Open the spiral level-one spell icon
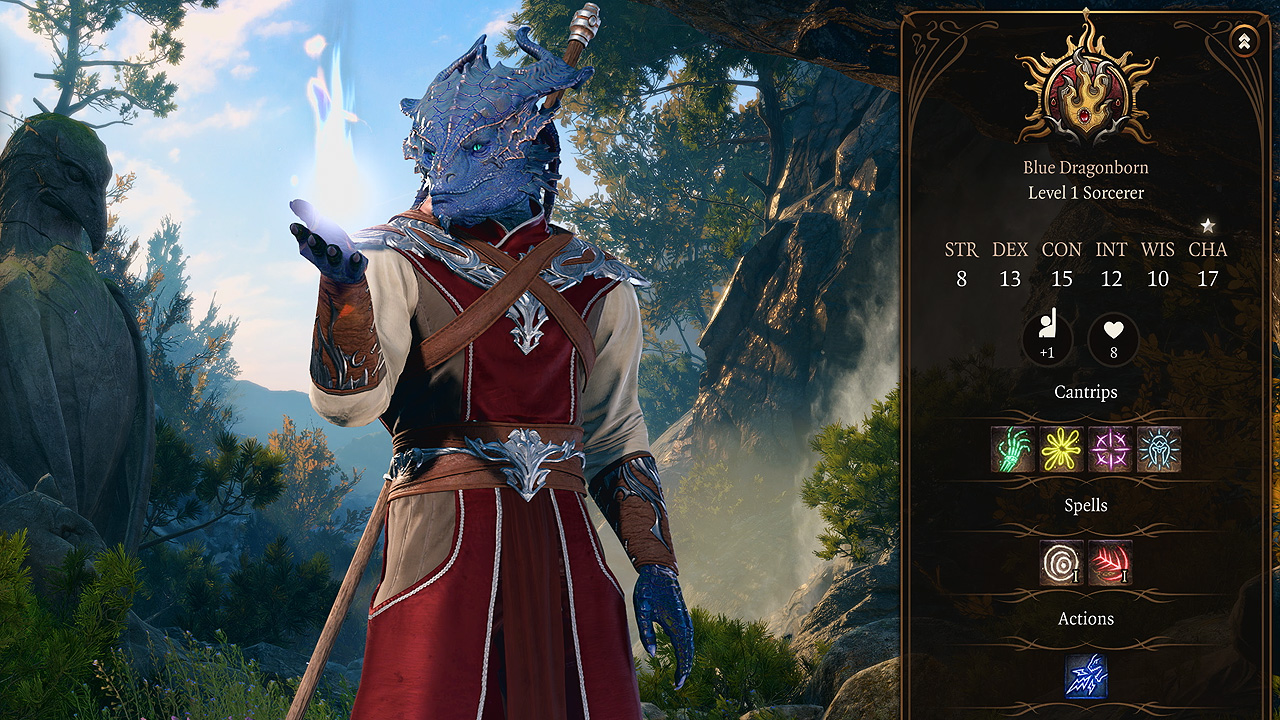 (x=1062, y=564)
